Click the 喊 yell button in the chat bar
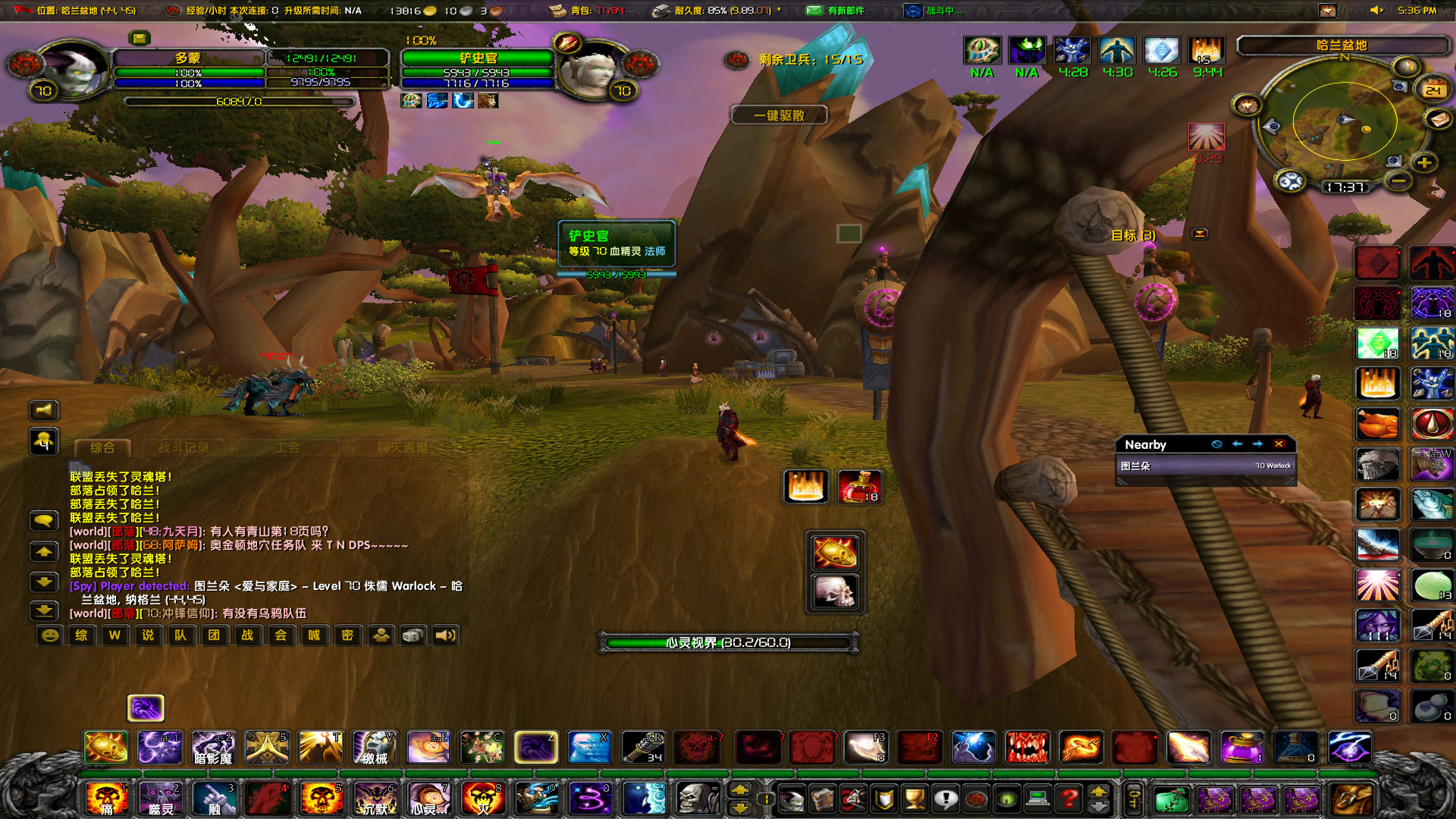This screenshot has height=819, width=1456. click(314, 635)
